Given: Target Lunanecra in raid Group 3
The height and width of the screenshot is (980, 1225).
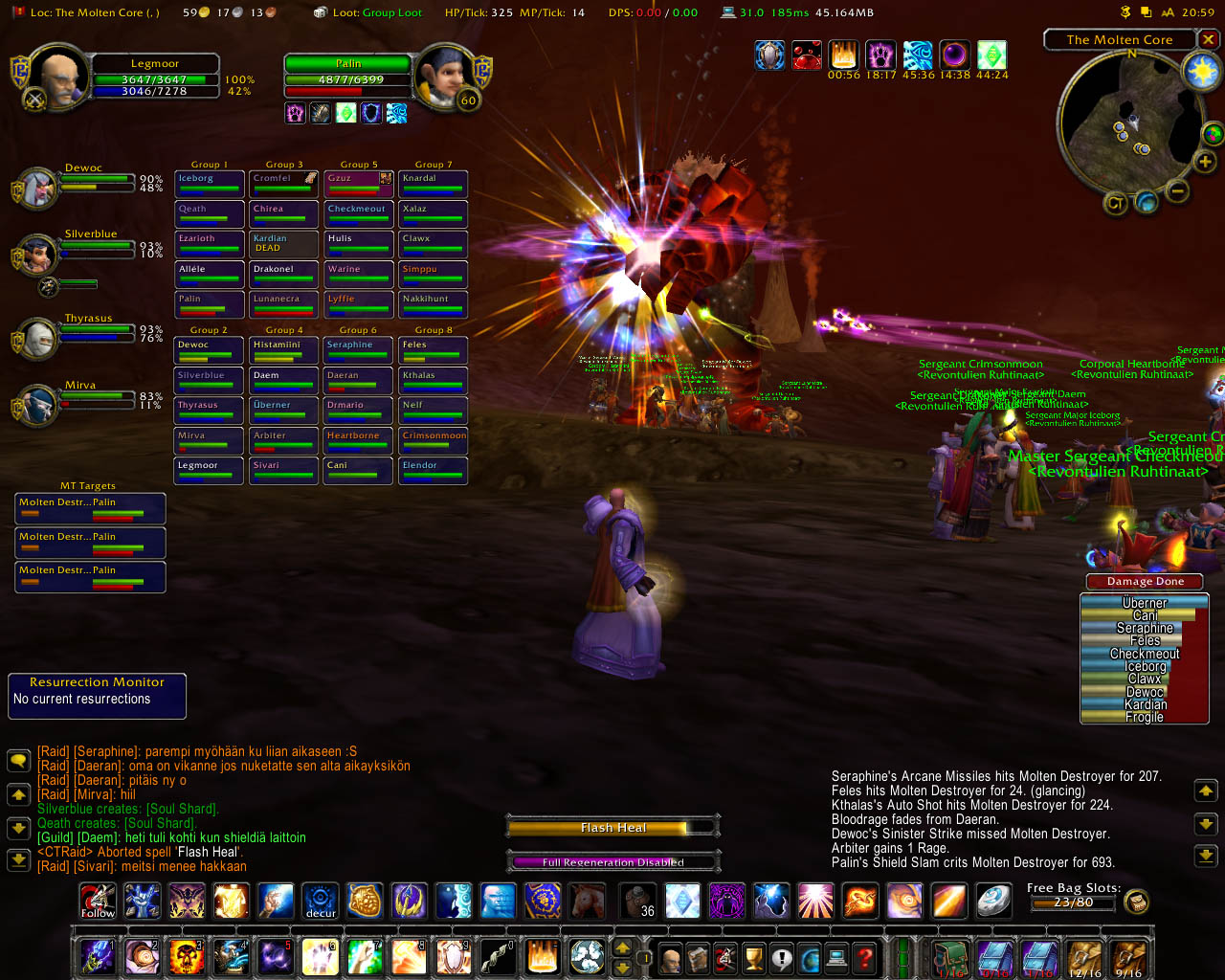Looking at the screenshot, I should (283, 304).
